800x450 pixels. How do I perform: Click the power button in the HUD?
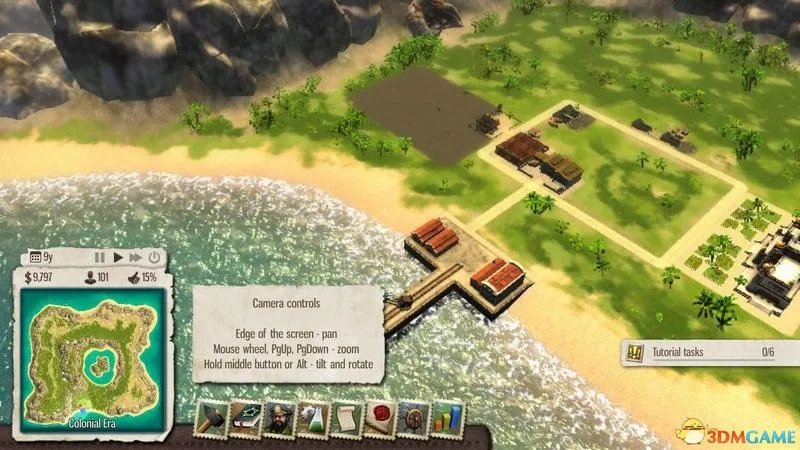tap(156, 257)
